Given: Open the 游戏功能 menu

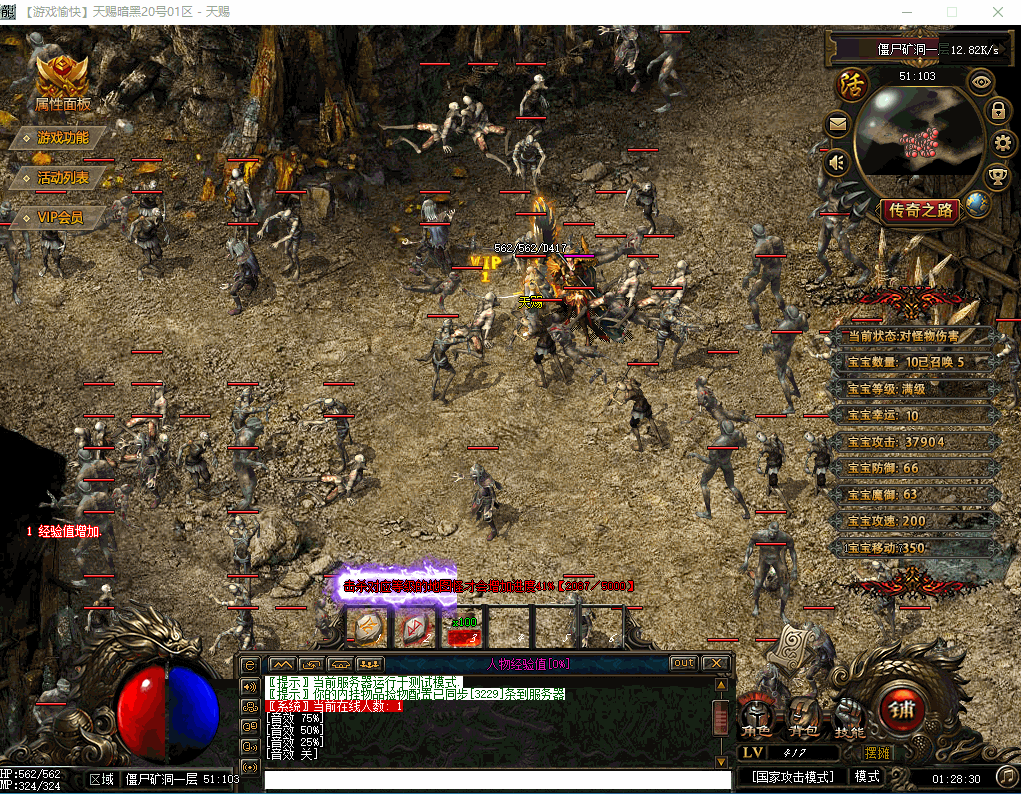Looking at the screenshot, I should click(x=62, y=138).
